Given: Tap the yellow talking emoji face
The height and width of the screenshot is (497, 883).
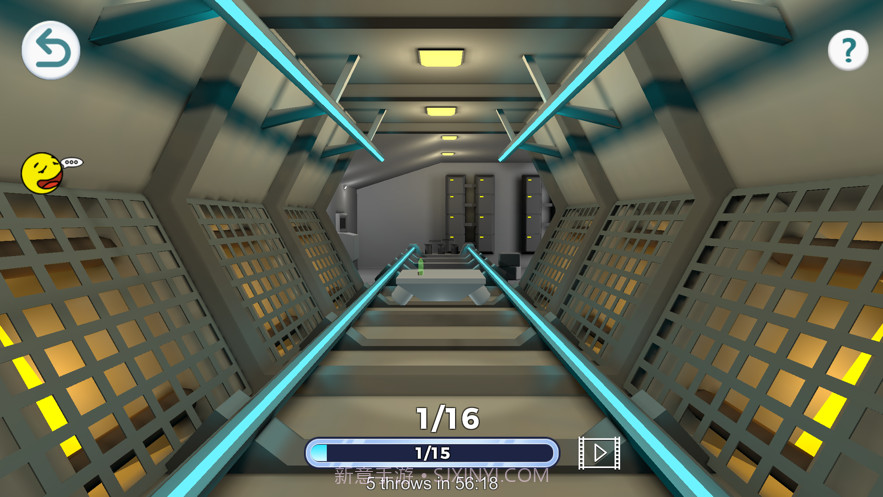Looking at the screenshot, I should pyautogui.click(x=44, y=173).
